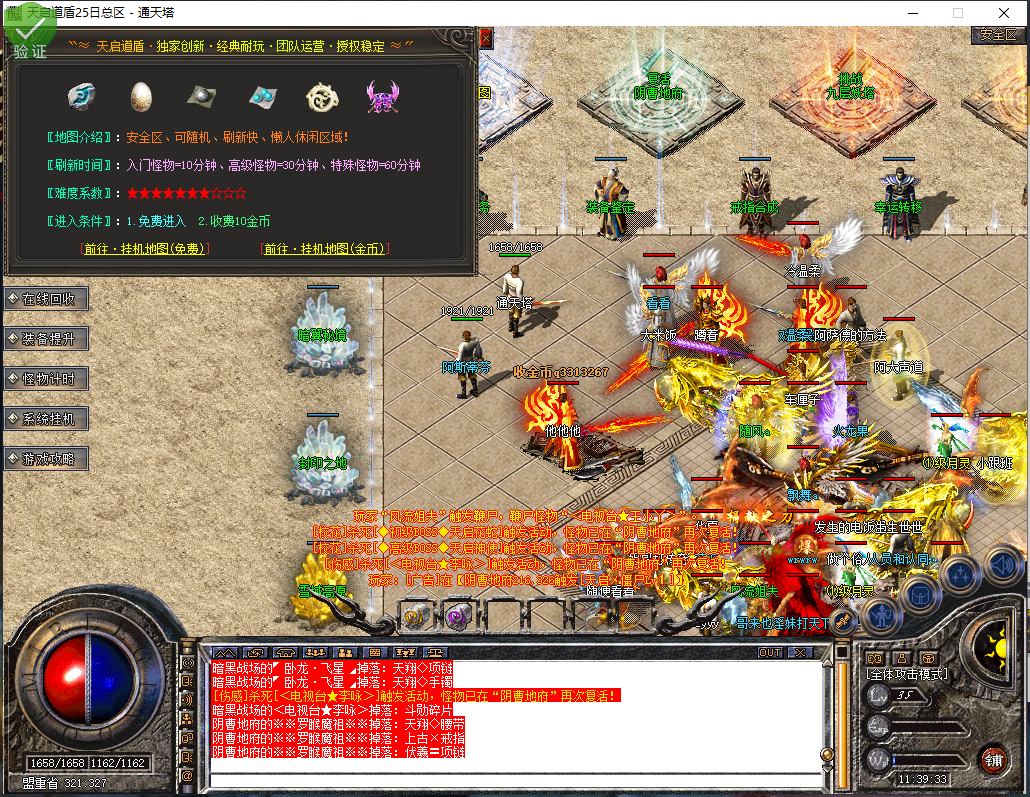The image size is (1030, 797).
Task: Select the gold dragon ring icon
Action: (322, 96)
